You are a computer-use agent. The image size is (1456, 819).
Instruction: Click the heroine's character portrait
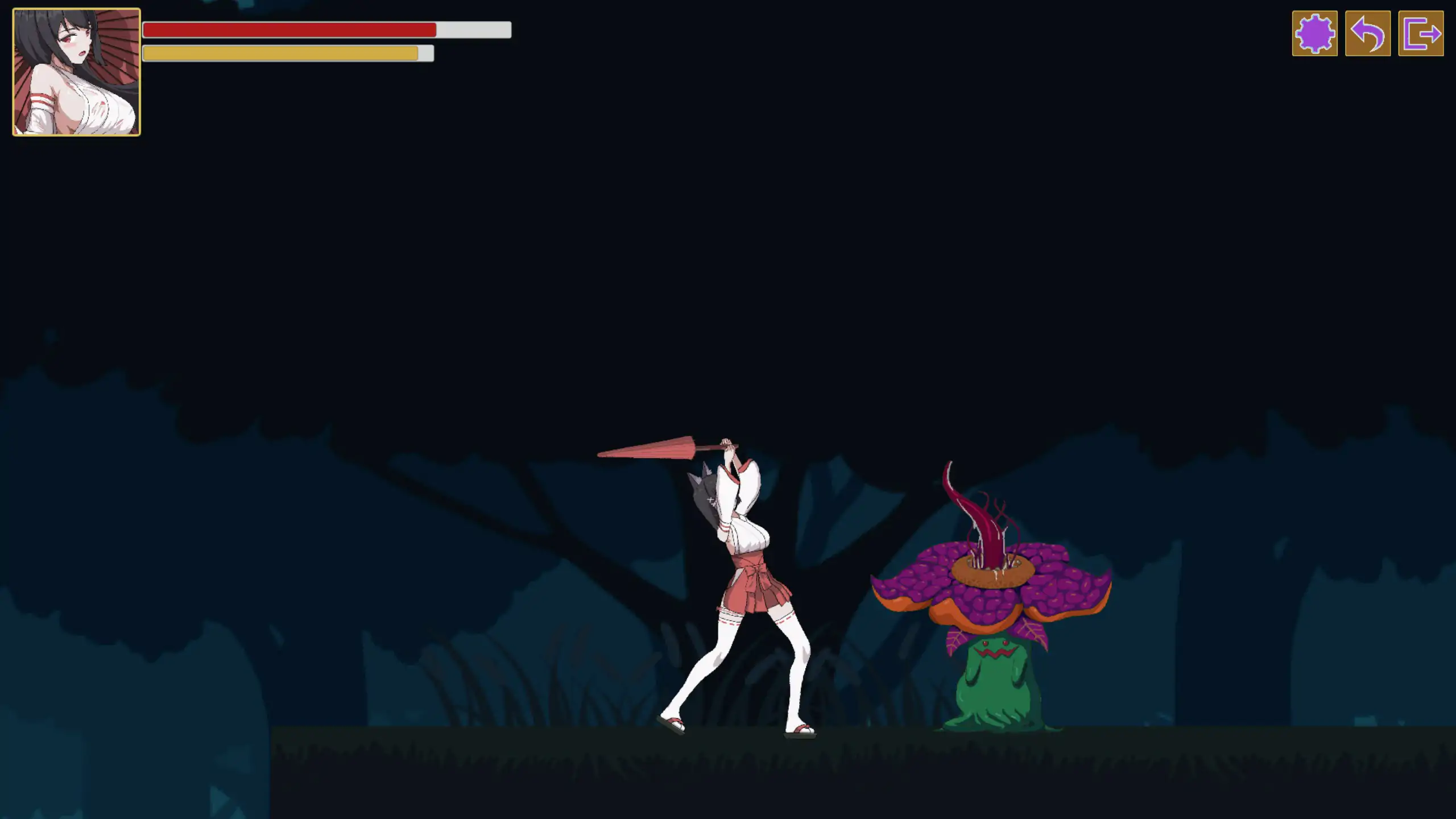coord(76,71)
